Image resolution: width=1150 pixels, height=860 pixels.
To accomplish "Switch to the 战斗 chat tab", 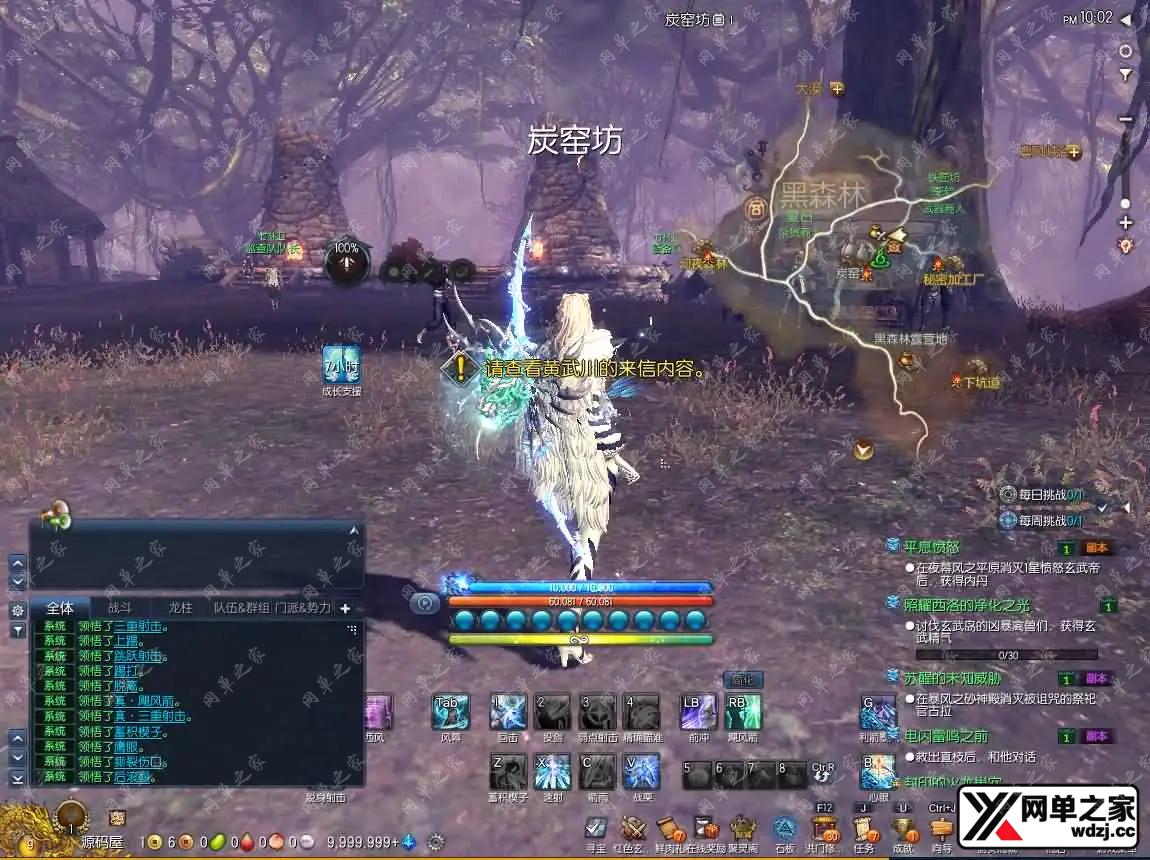I will coord(119,607).
